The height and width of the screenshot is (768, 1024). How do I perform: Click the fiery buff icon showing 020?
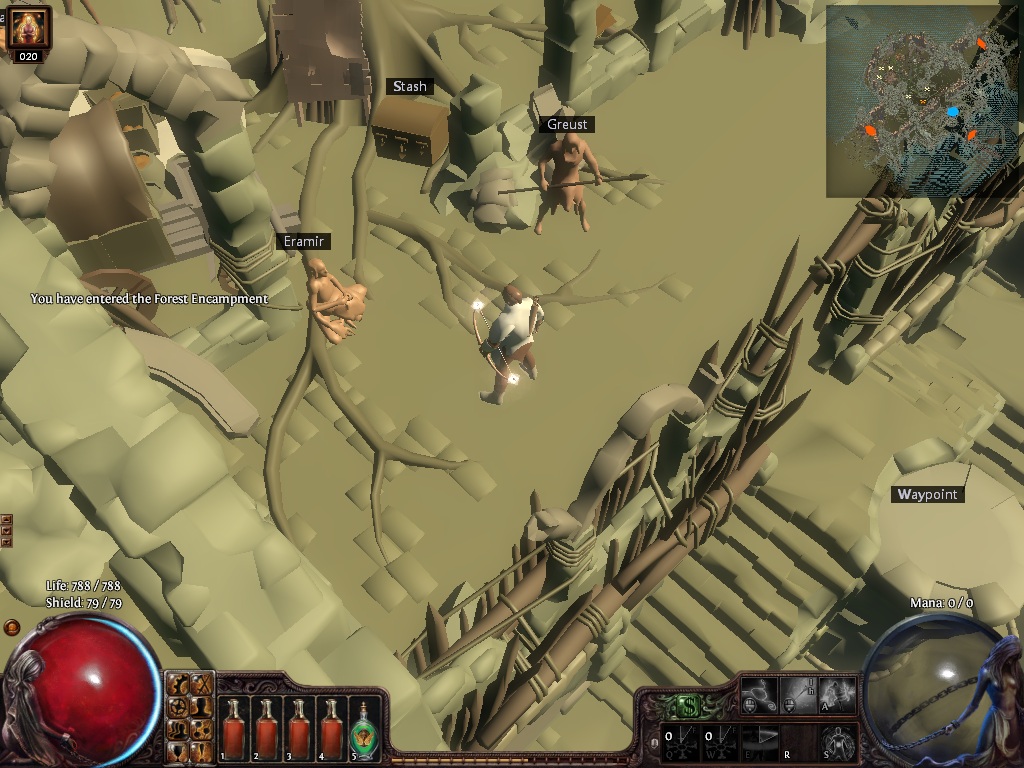(27, 30)
